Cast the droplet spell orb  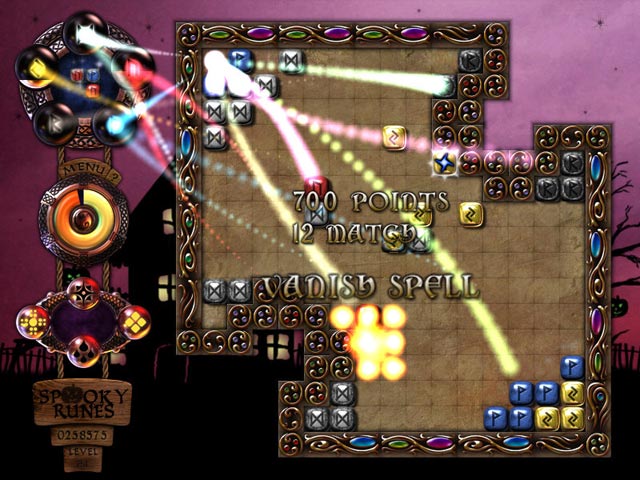(x=84, y=352)
